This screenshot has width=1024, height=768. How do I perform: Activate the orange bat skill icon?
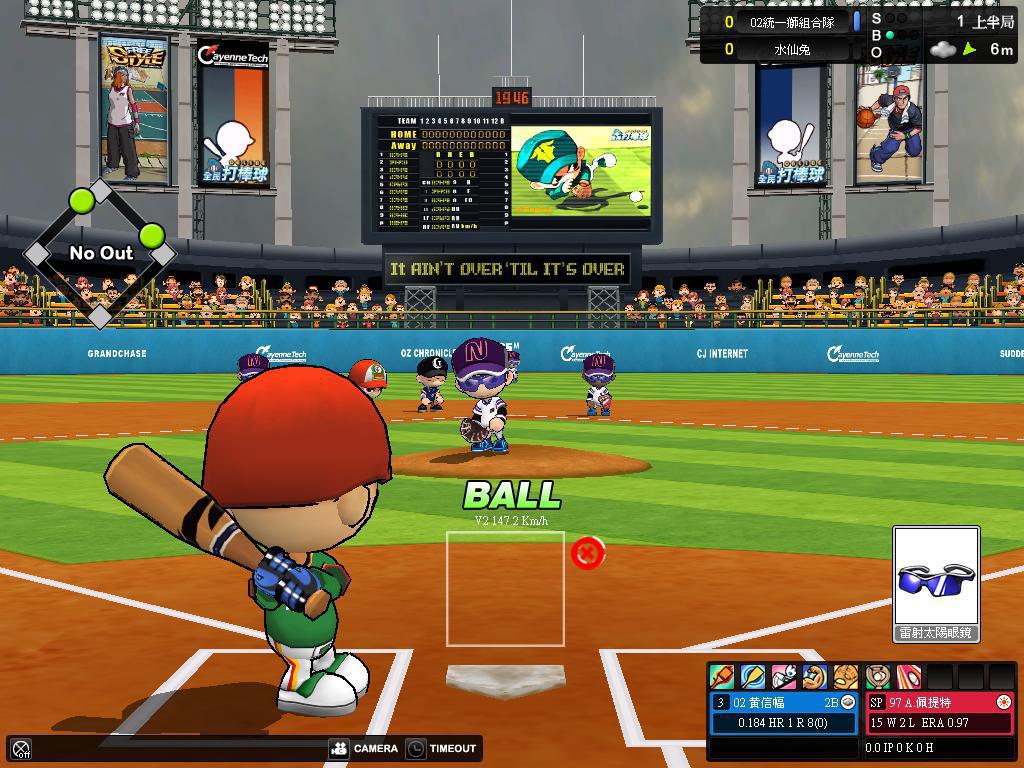(x=722, y=677)
